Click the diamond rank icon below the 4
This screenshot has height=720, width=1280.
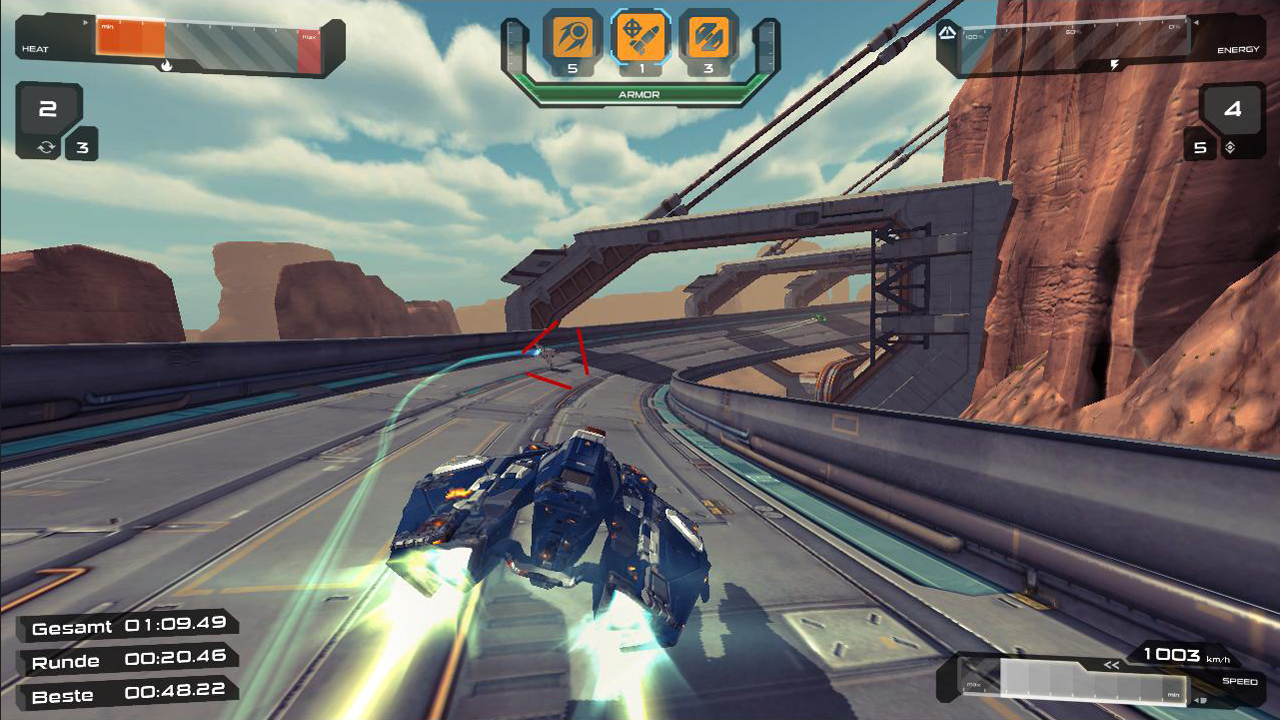(1228, 146)
